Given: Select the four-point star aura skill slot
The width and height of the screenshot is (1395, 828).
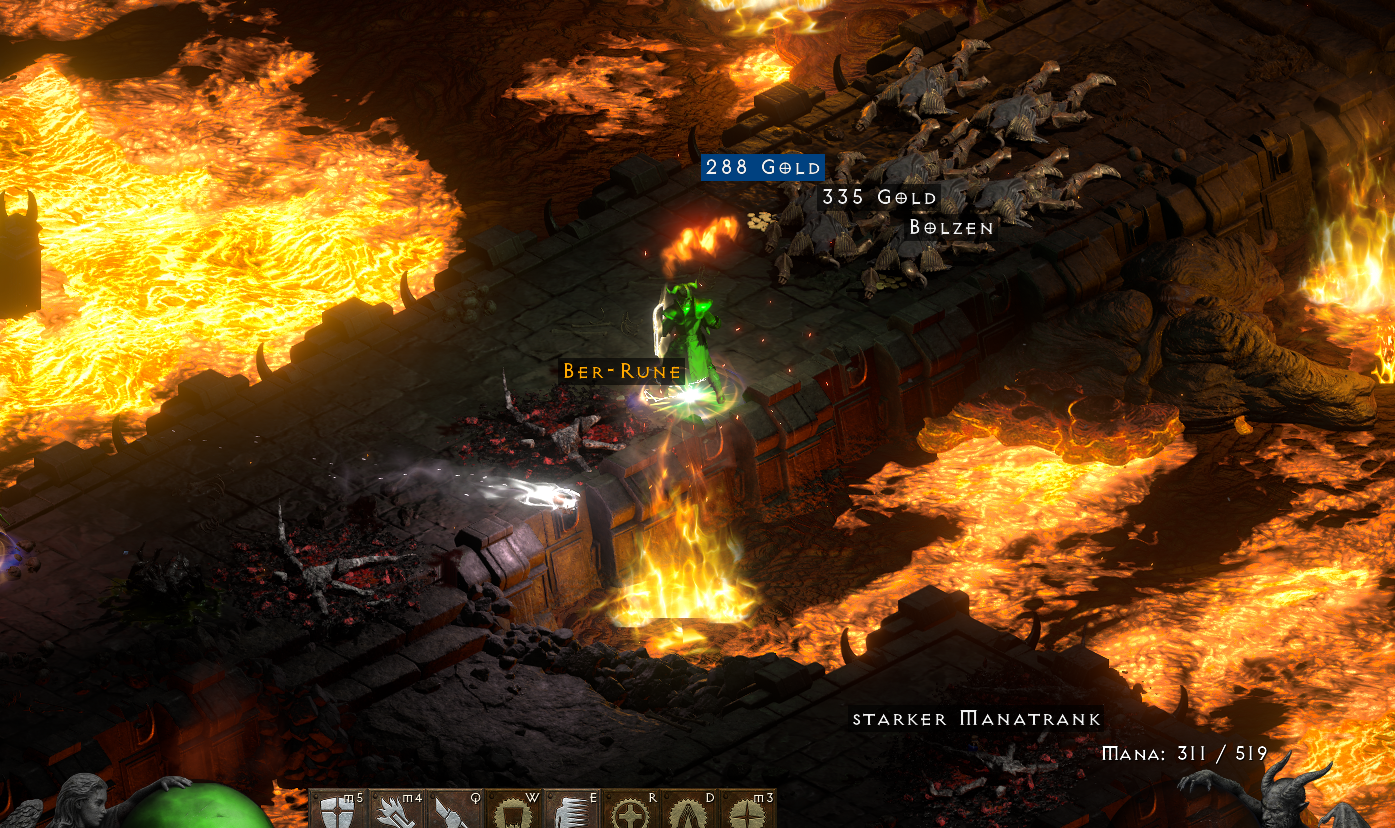Looking at the screenshot, I should point(747,811).
